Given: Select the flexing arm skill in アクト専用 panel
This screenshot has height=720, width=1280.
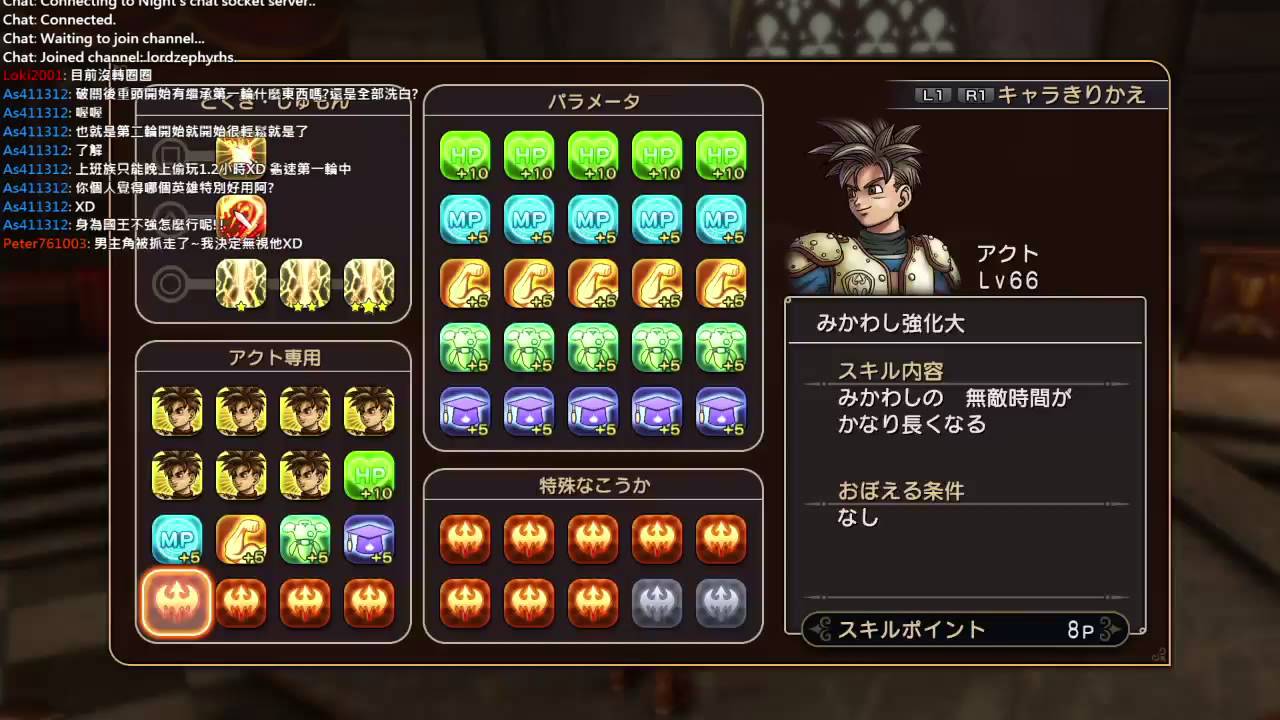Looking at the screenshot, I should (x=241, y=540).
